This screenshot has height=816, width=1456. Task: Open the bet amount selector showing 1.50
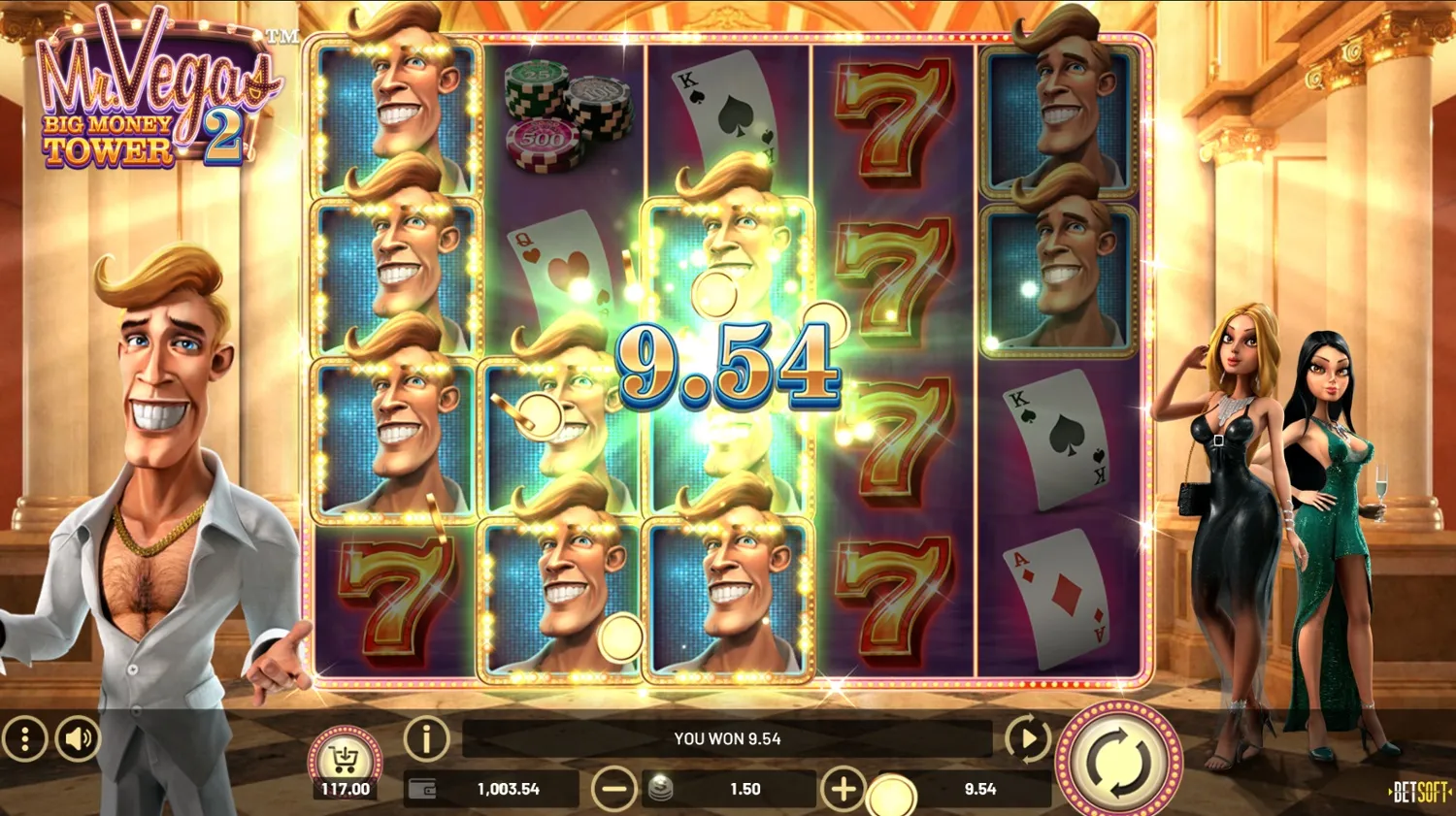(745, 789)
